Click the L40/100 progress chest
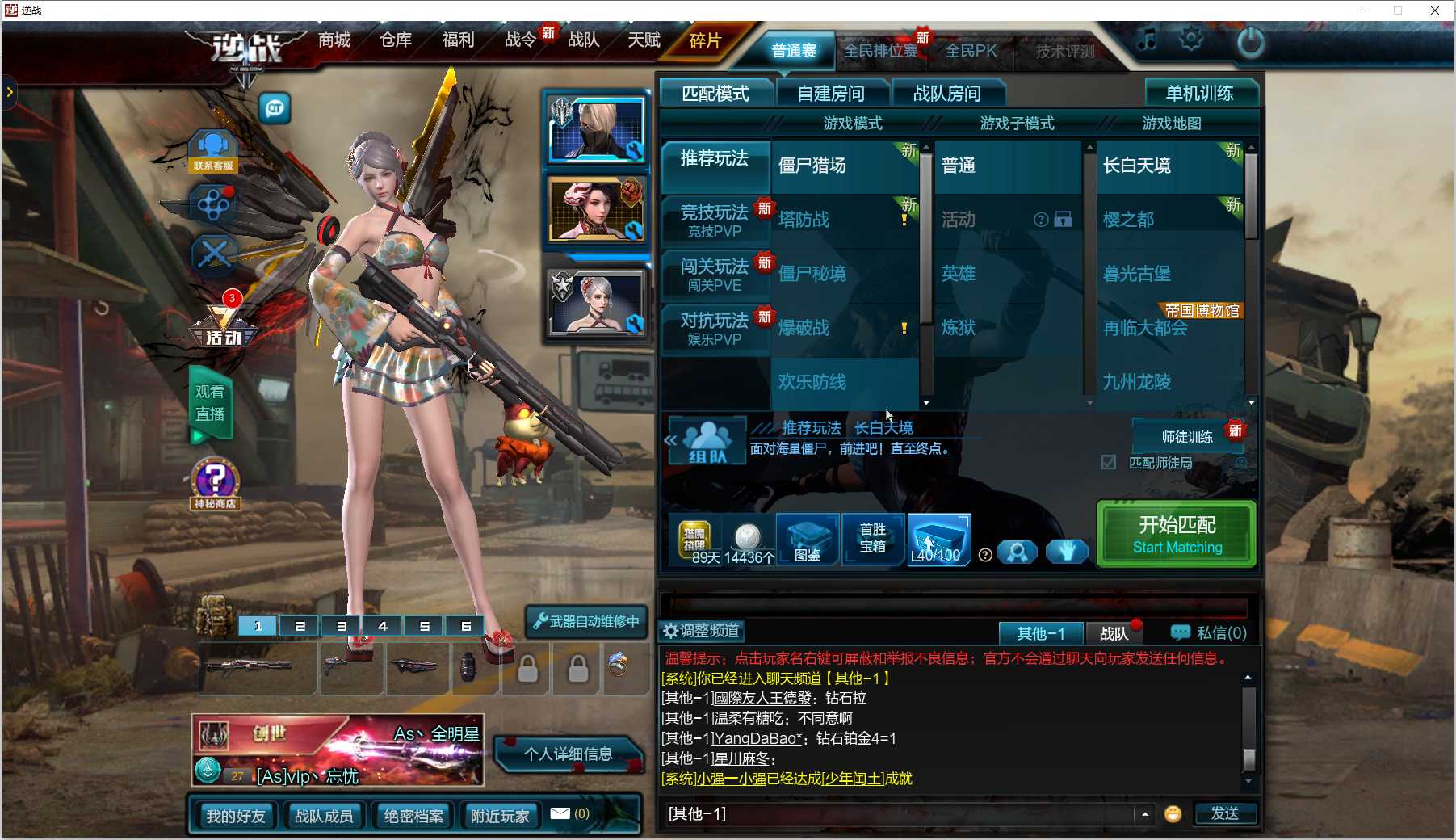This screenshot has height=840, width=1456. coord(938,540)
